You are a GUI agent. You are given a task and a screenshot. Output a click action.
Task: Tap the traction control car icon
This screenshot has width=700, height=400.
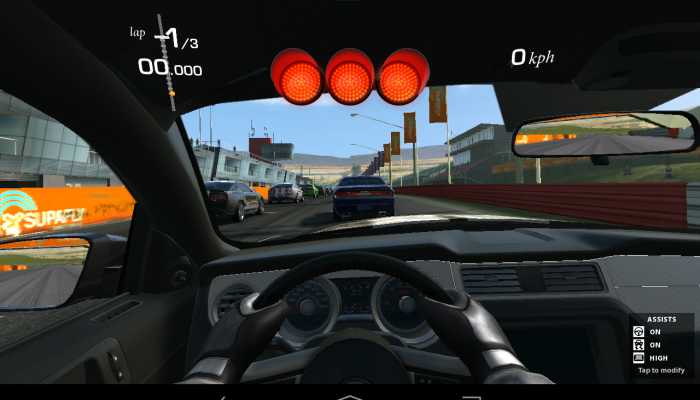point(638,344)
